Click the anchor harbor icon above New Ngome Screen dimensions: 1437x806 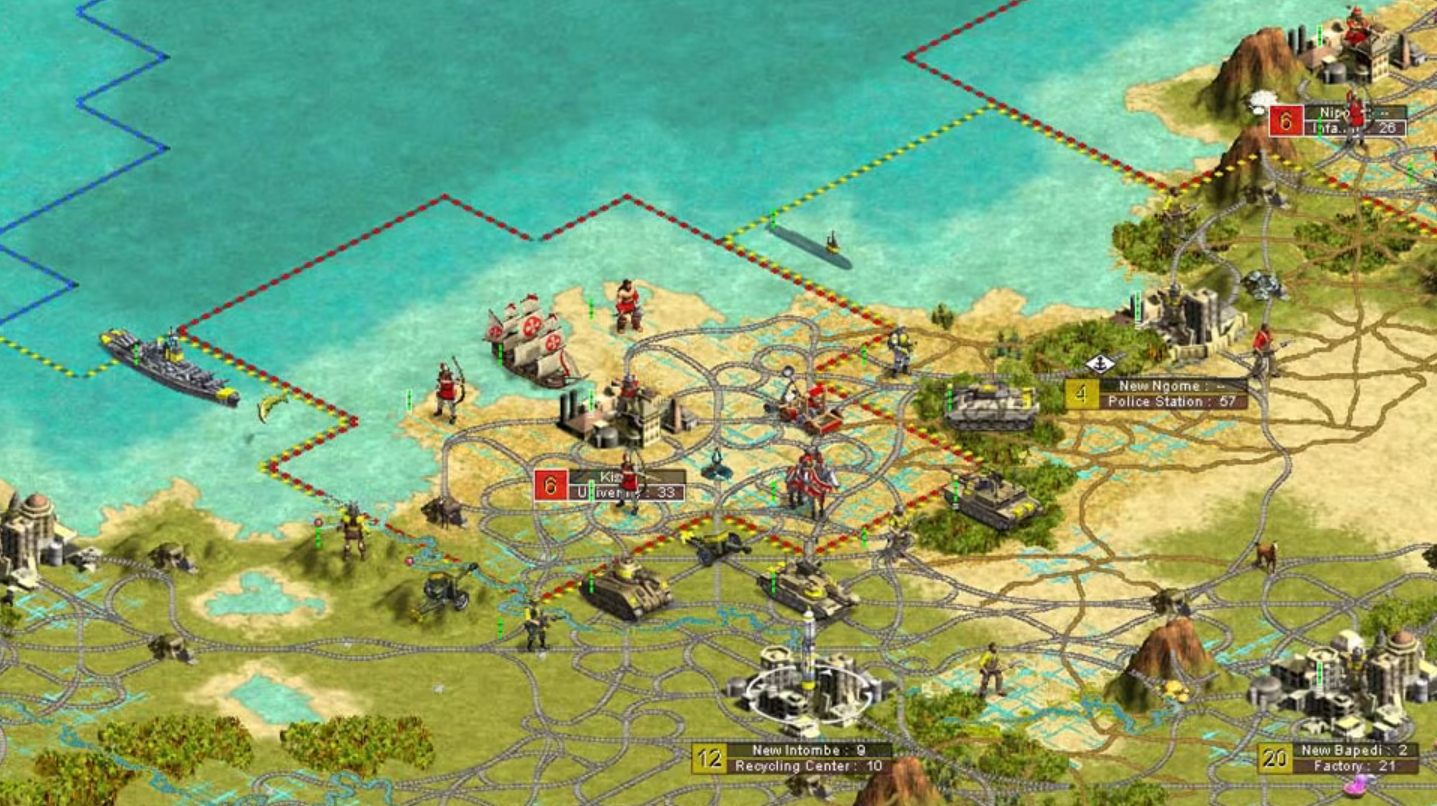tap(1101, 364)
